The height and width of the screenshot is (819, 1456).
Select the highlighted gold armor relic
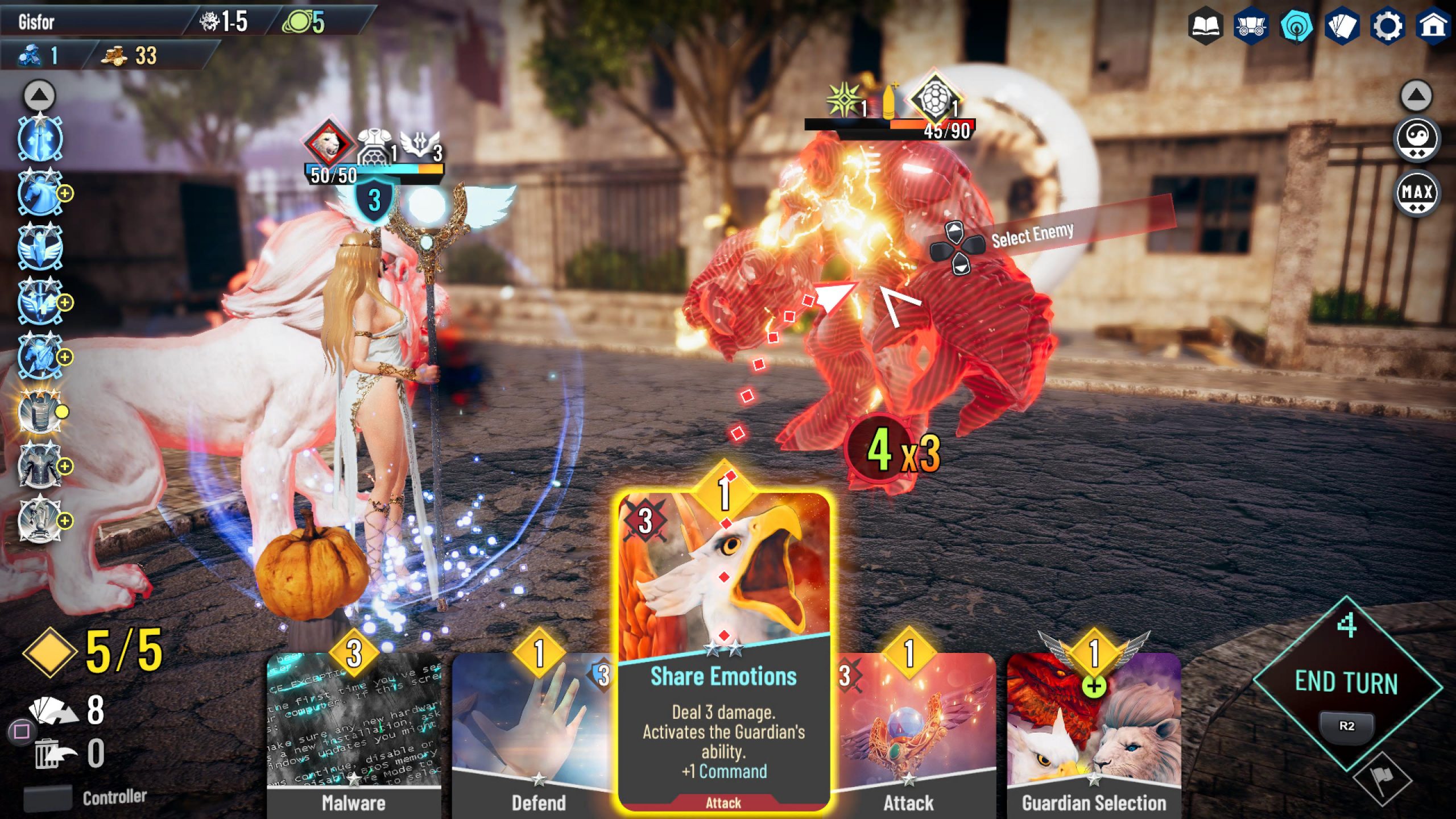[x=39, y=412]
